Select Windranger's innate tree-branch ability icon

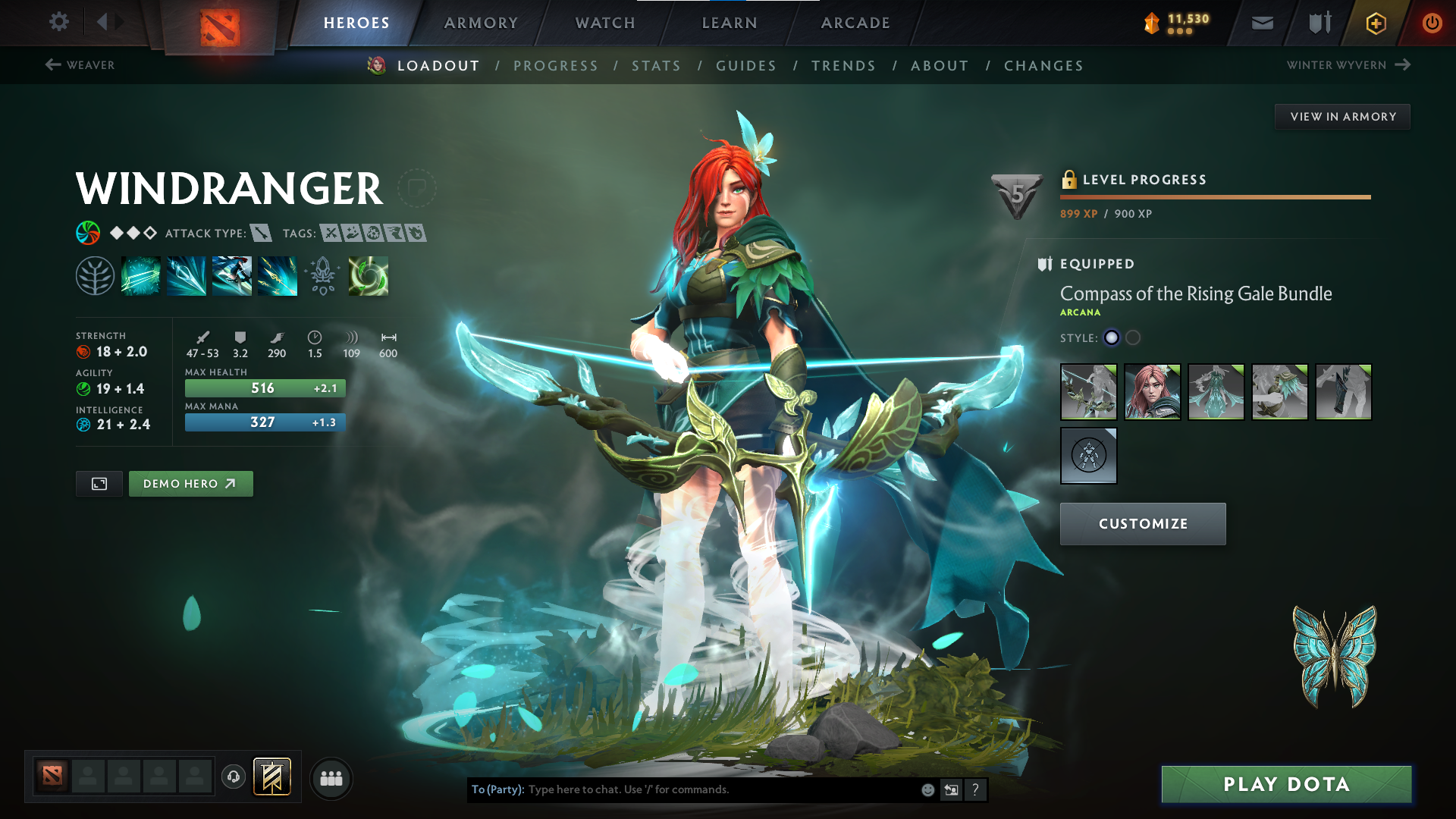click(x=96, y=275)
